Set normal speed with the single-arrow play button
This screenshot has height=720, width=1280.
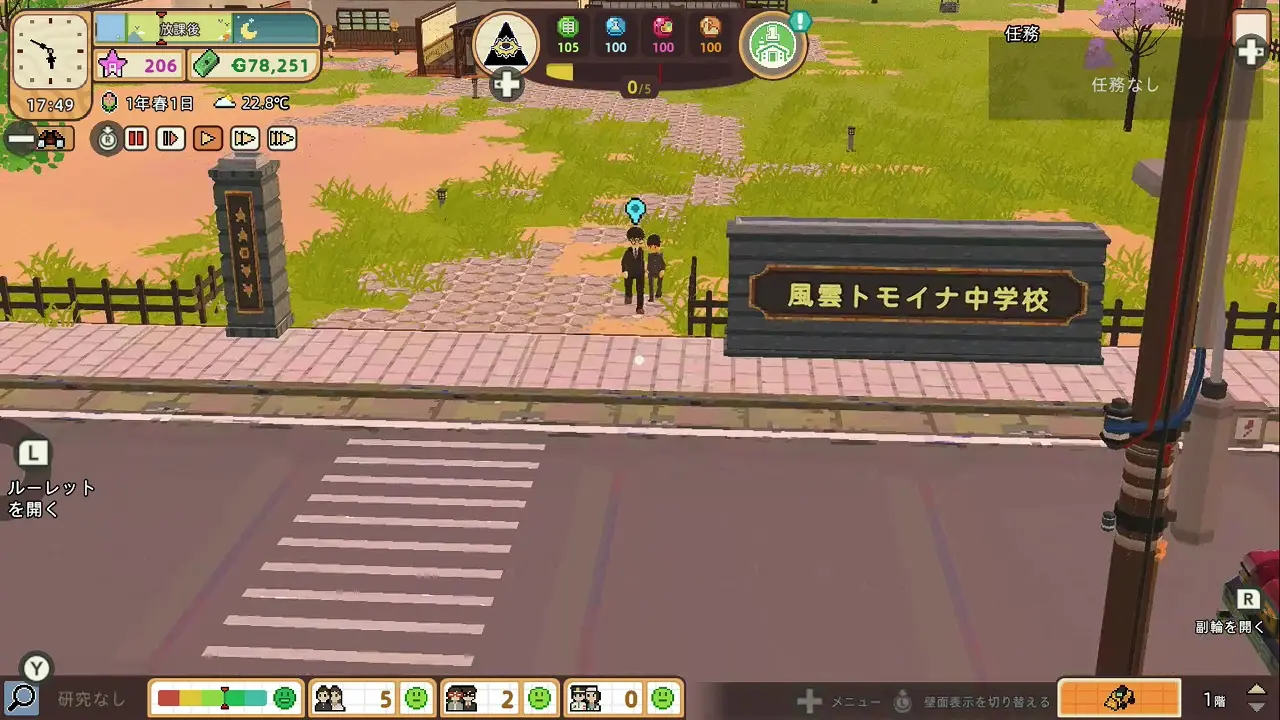(x=208, y=139)
